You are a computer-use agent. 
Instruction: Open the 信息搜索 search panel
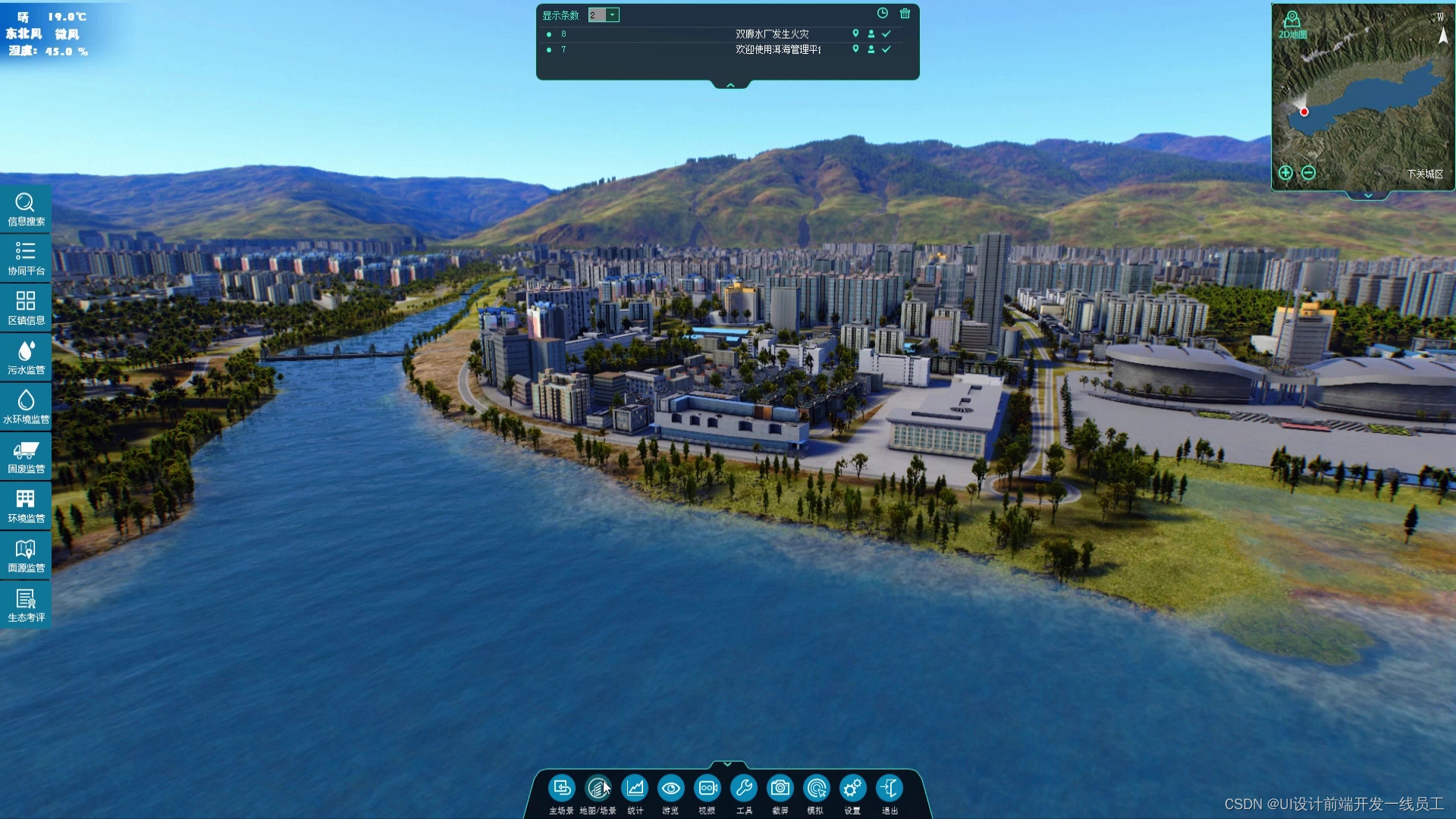coord(26,209)
